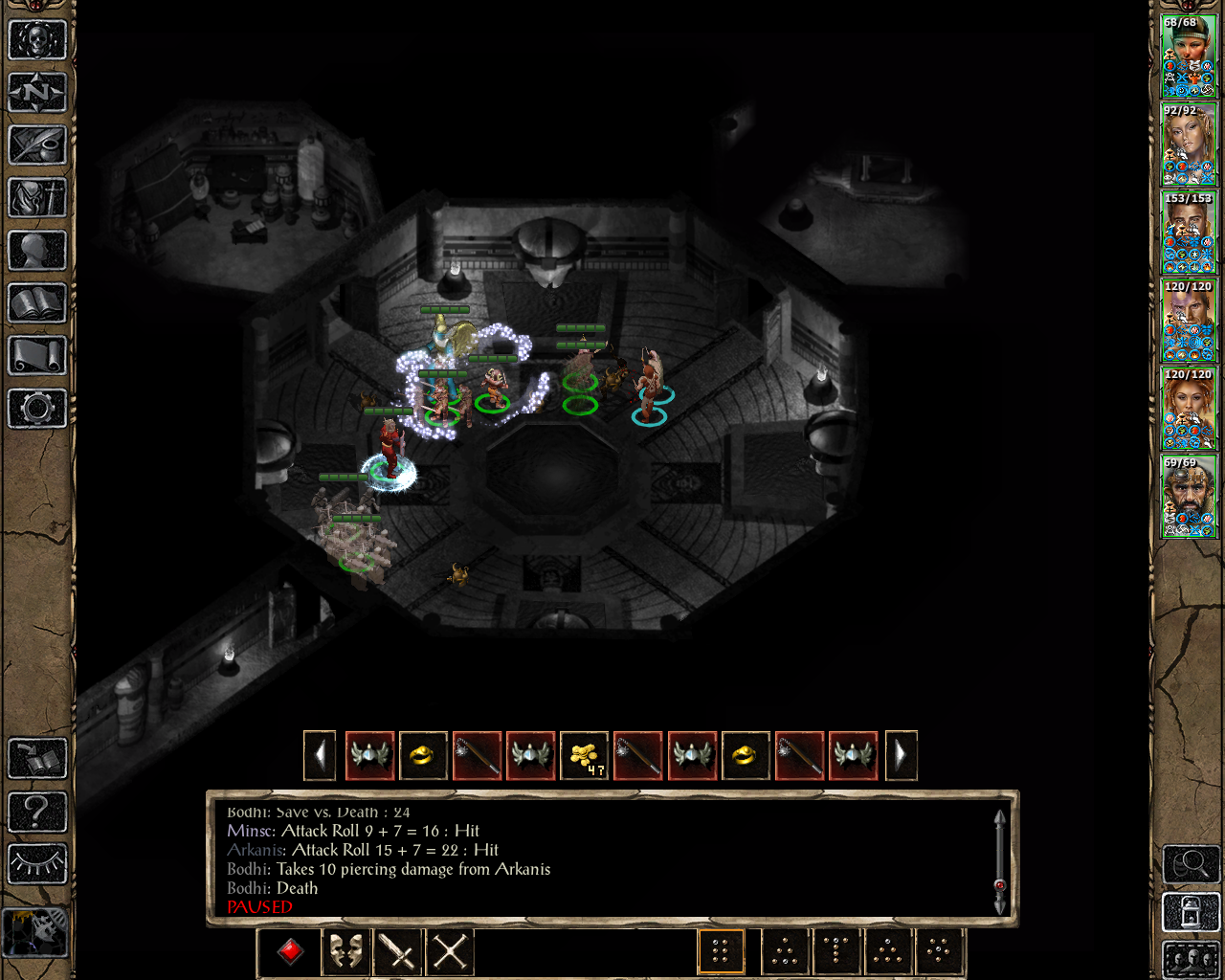Open the mage spellbook with the open-book button

point(37,303)
